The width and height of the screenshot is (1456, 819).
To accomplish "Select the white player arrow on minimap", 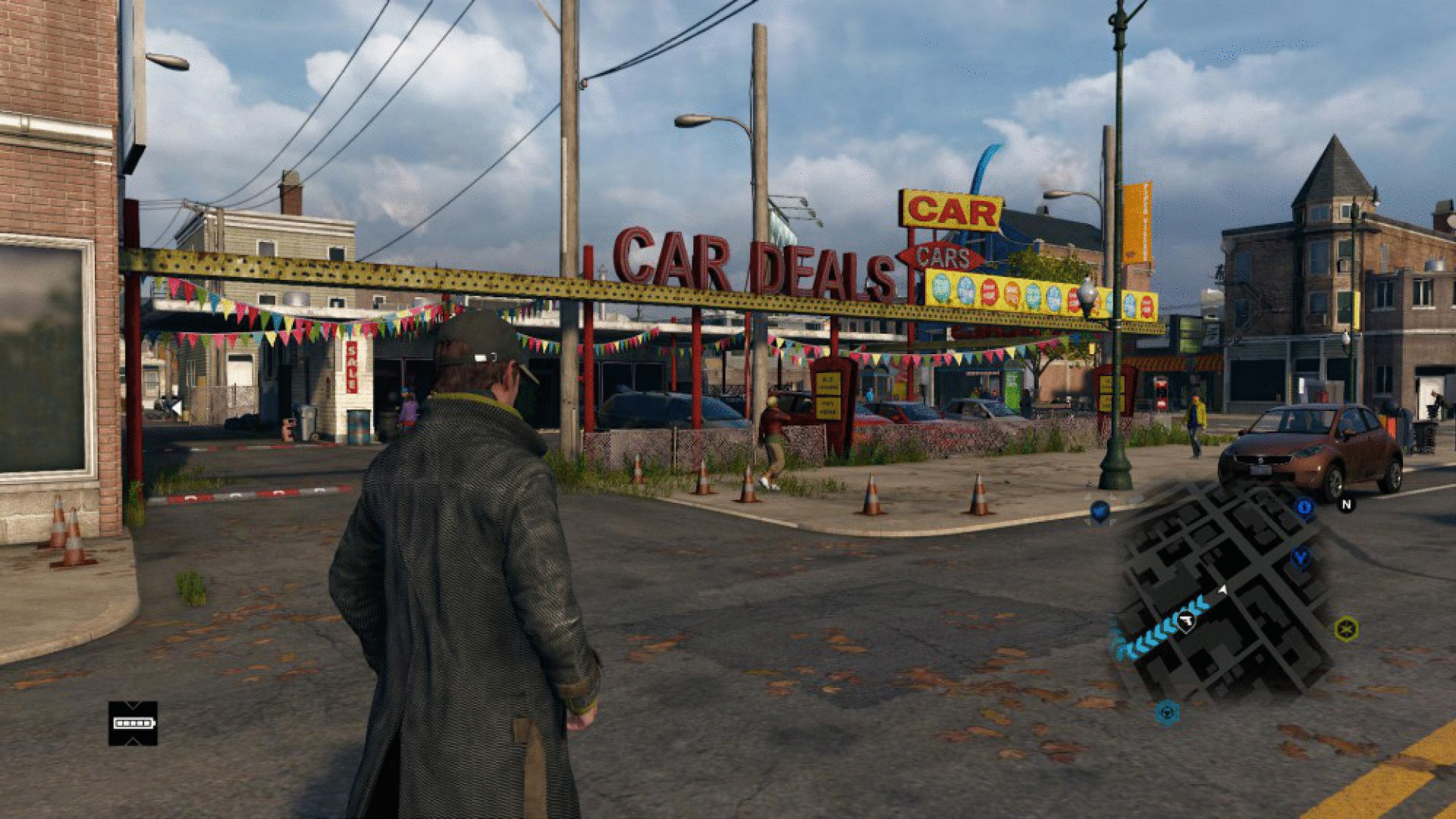I will click(1222, 589).
